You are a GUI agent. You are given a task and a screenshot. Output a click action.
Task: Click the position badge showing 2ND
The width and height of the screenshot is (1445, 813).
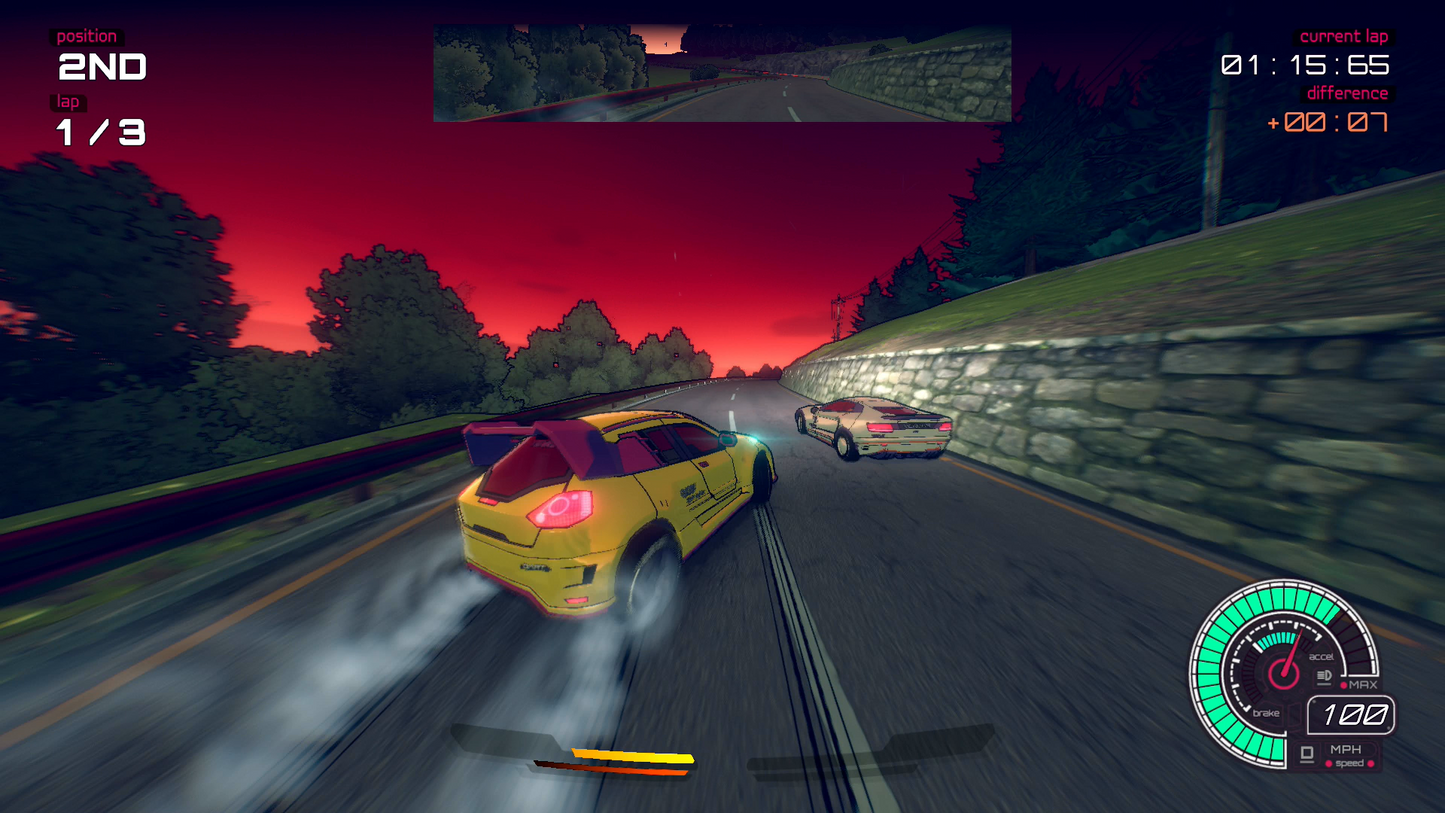pos(101,66)
